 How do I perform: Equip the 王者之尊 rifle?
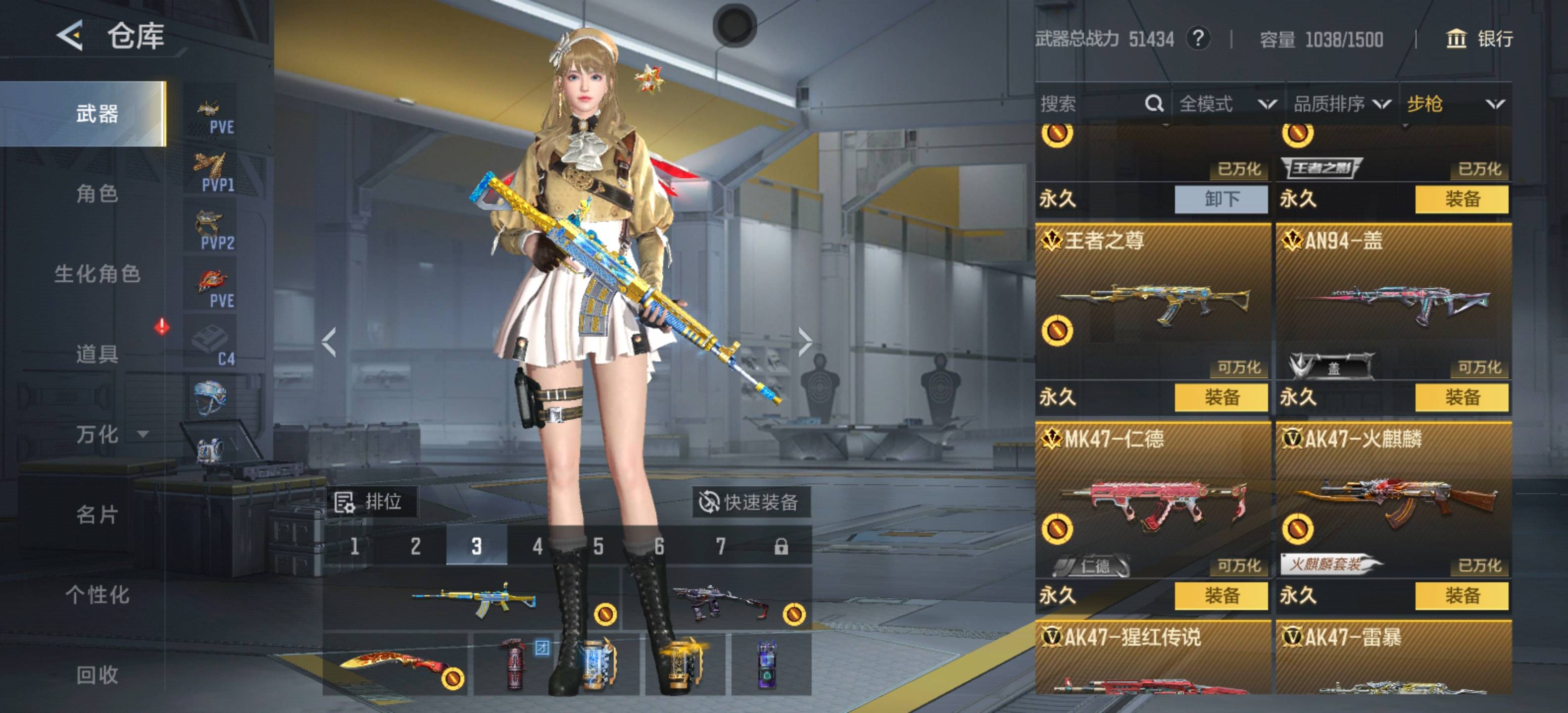point(1221,398)
